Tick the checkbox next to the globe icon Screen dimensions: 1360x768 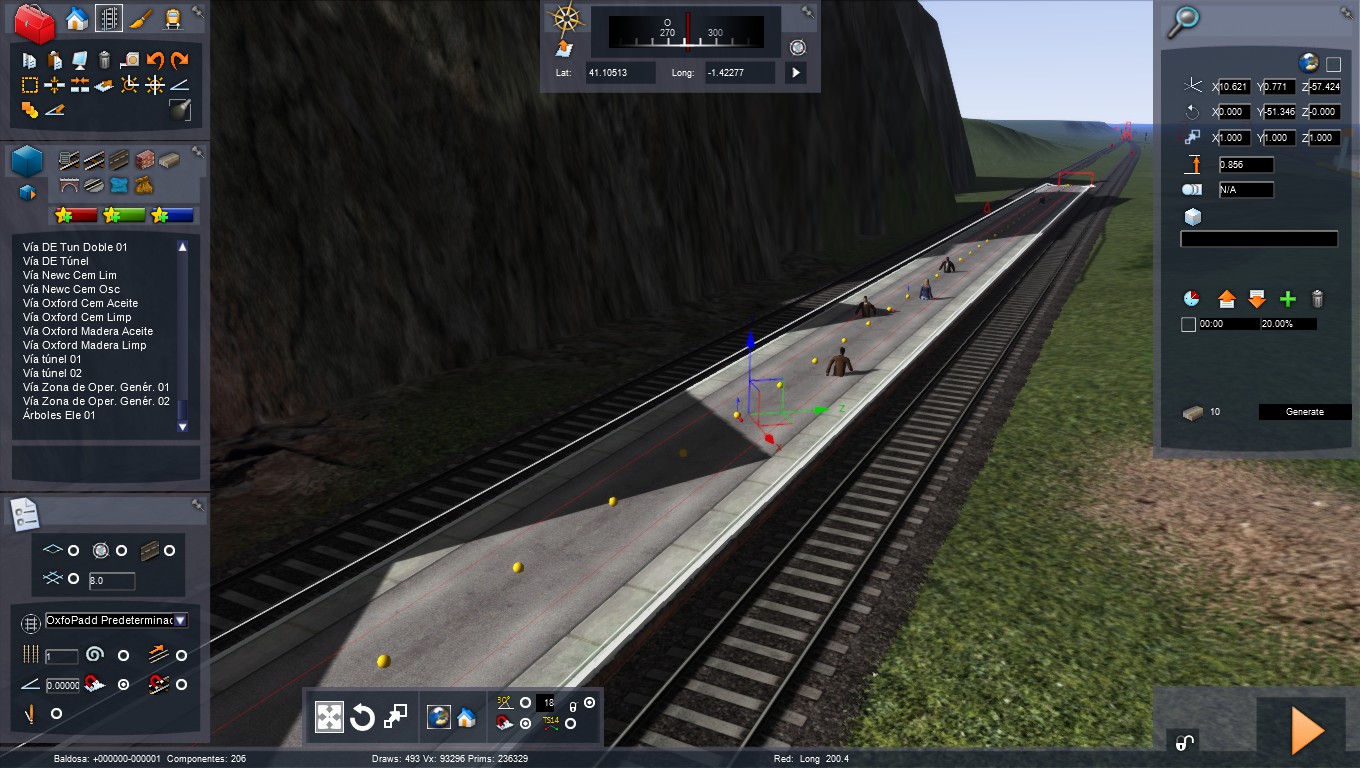click(1333, 64)
